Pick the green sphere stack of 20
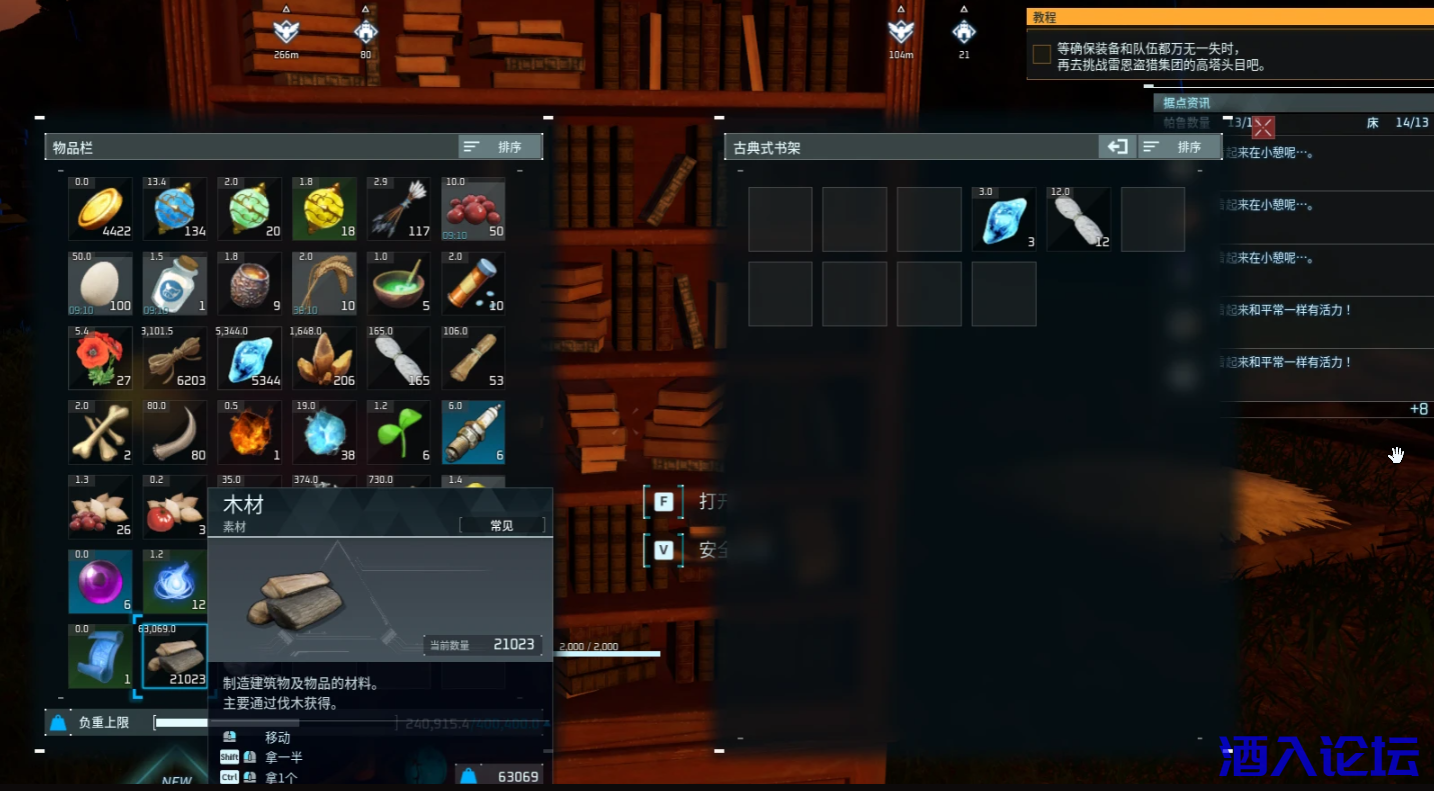 [250, 209]
